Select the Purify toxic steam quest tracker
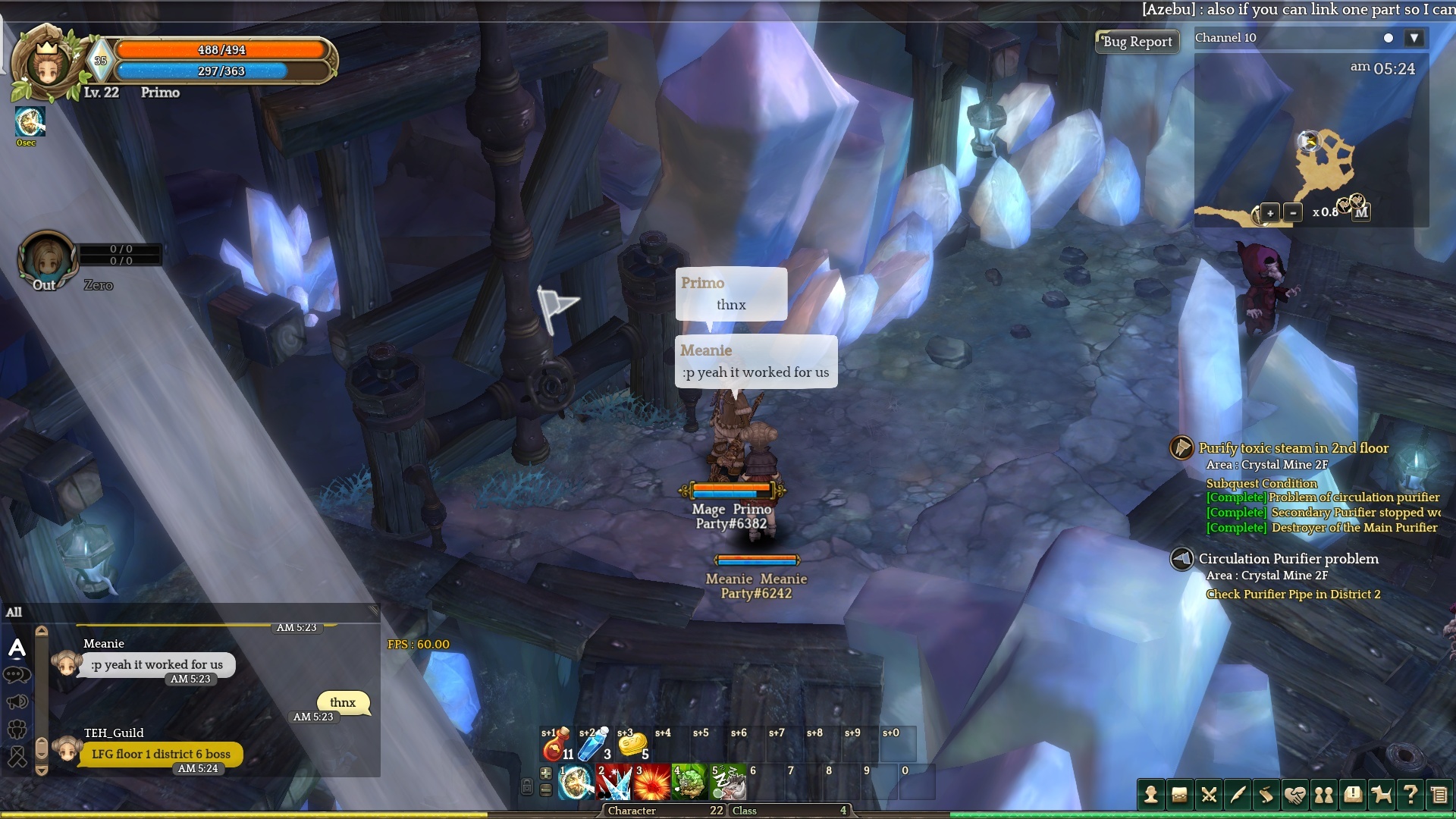 [x=1293, y=448]
